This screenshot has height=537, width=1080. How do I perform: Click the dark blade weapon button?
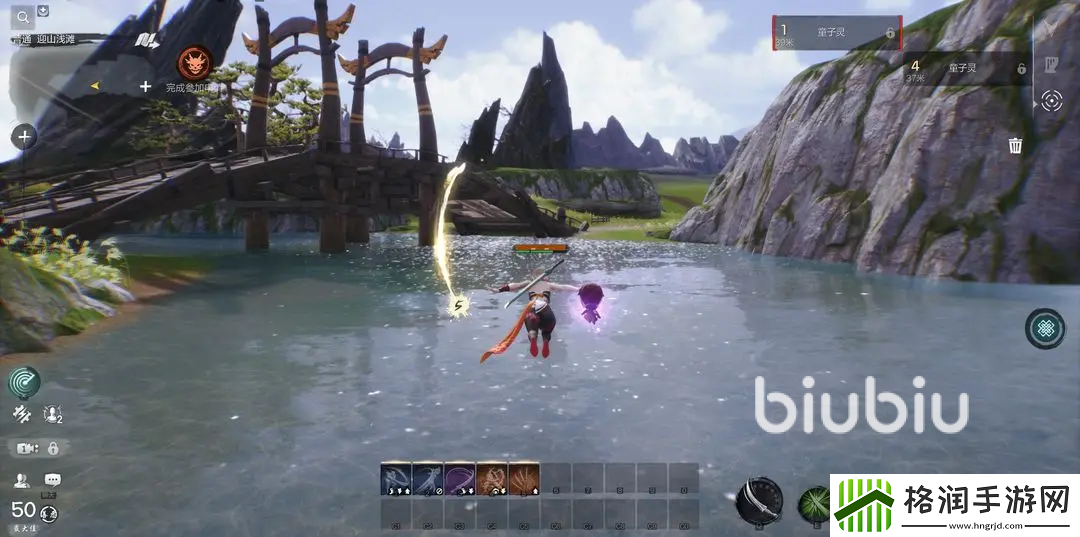click(x=759, y=500)
